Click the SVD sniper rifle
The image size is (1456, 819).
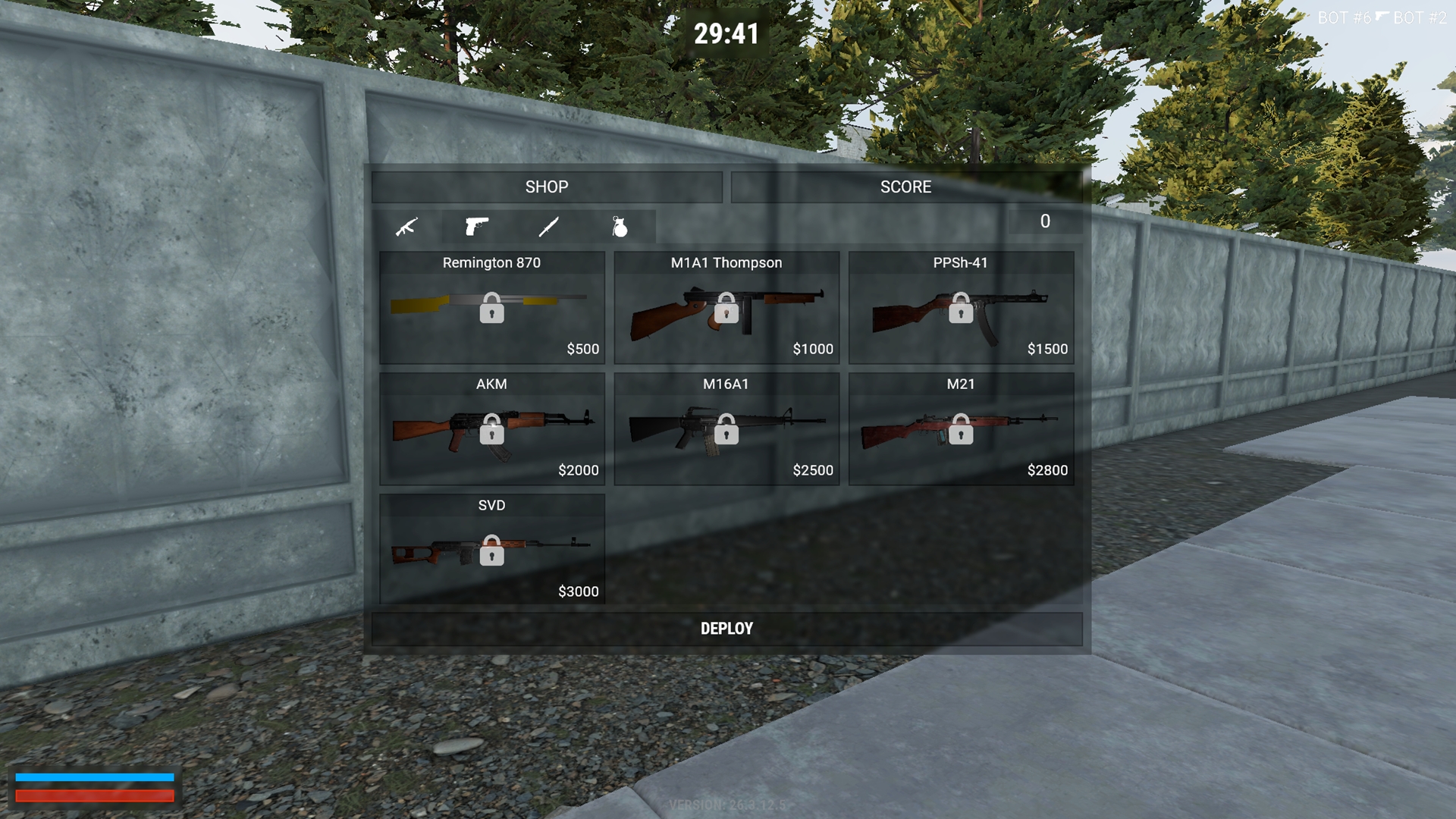491,551
